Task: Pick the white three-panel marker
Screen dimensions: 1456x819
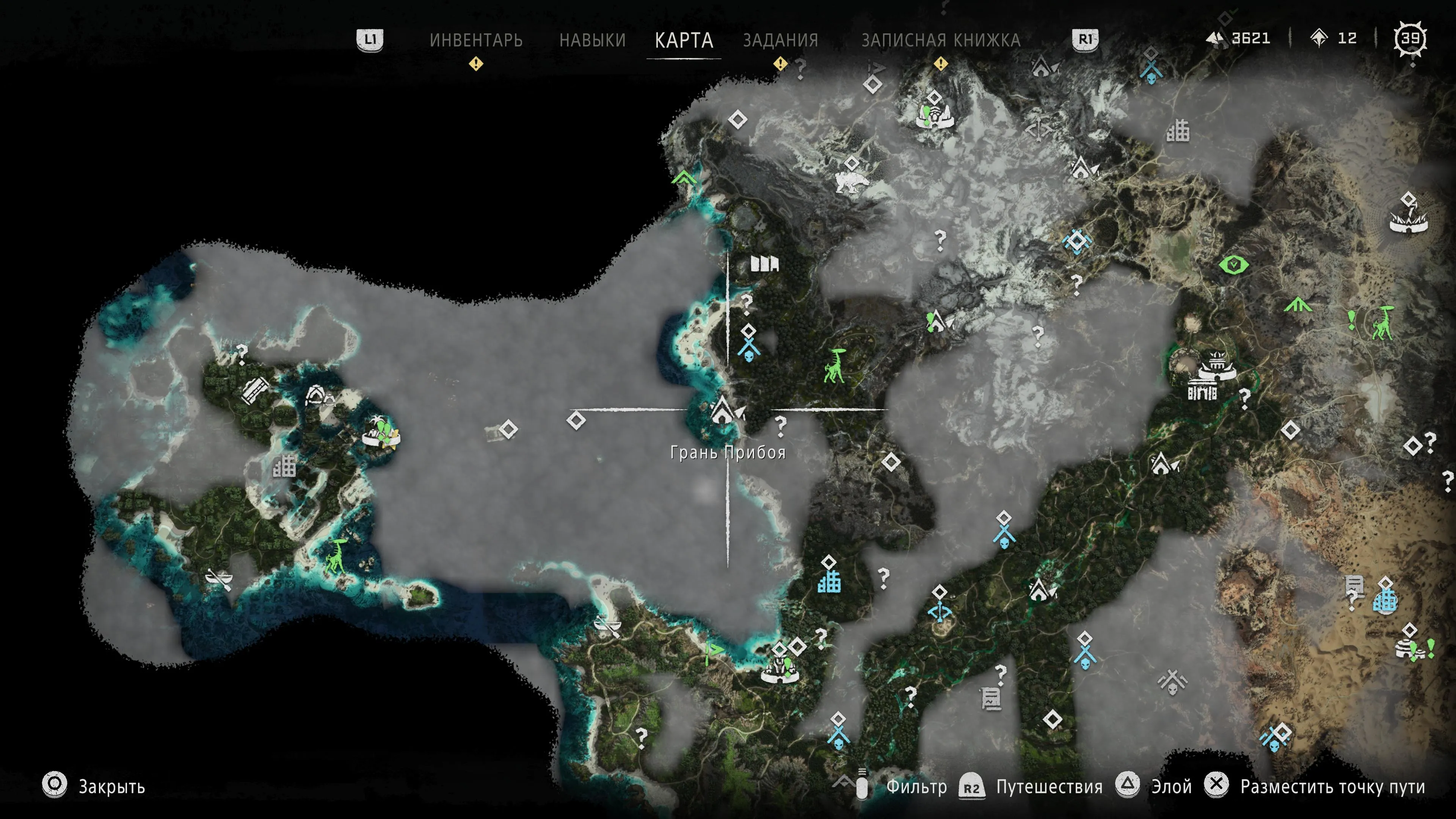Action: [764, 264]
